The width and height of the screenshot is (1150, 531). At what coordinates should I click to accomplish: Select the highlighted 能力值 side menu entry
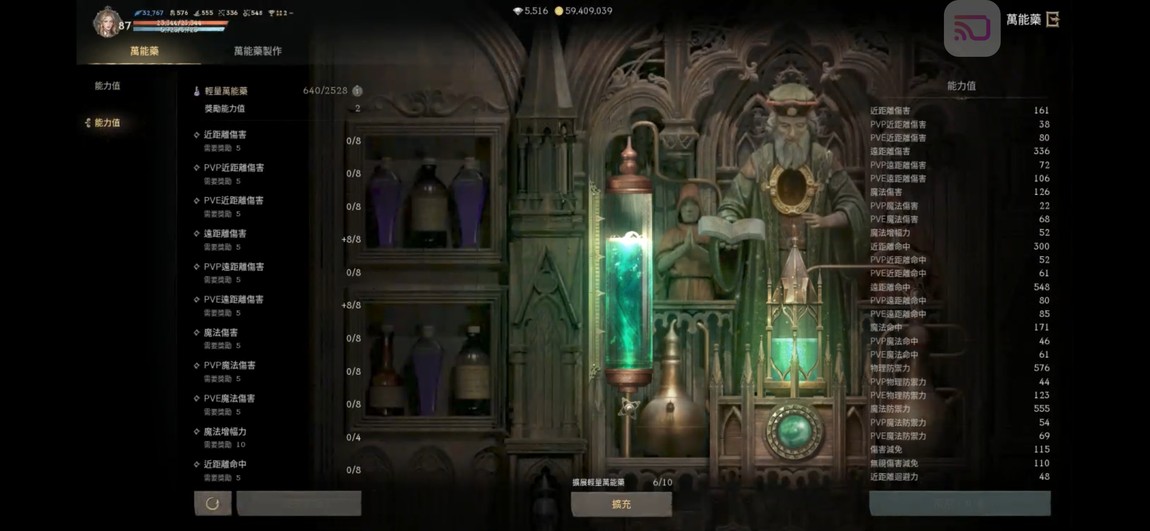(107, 123)
